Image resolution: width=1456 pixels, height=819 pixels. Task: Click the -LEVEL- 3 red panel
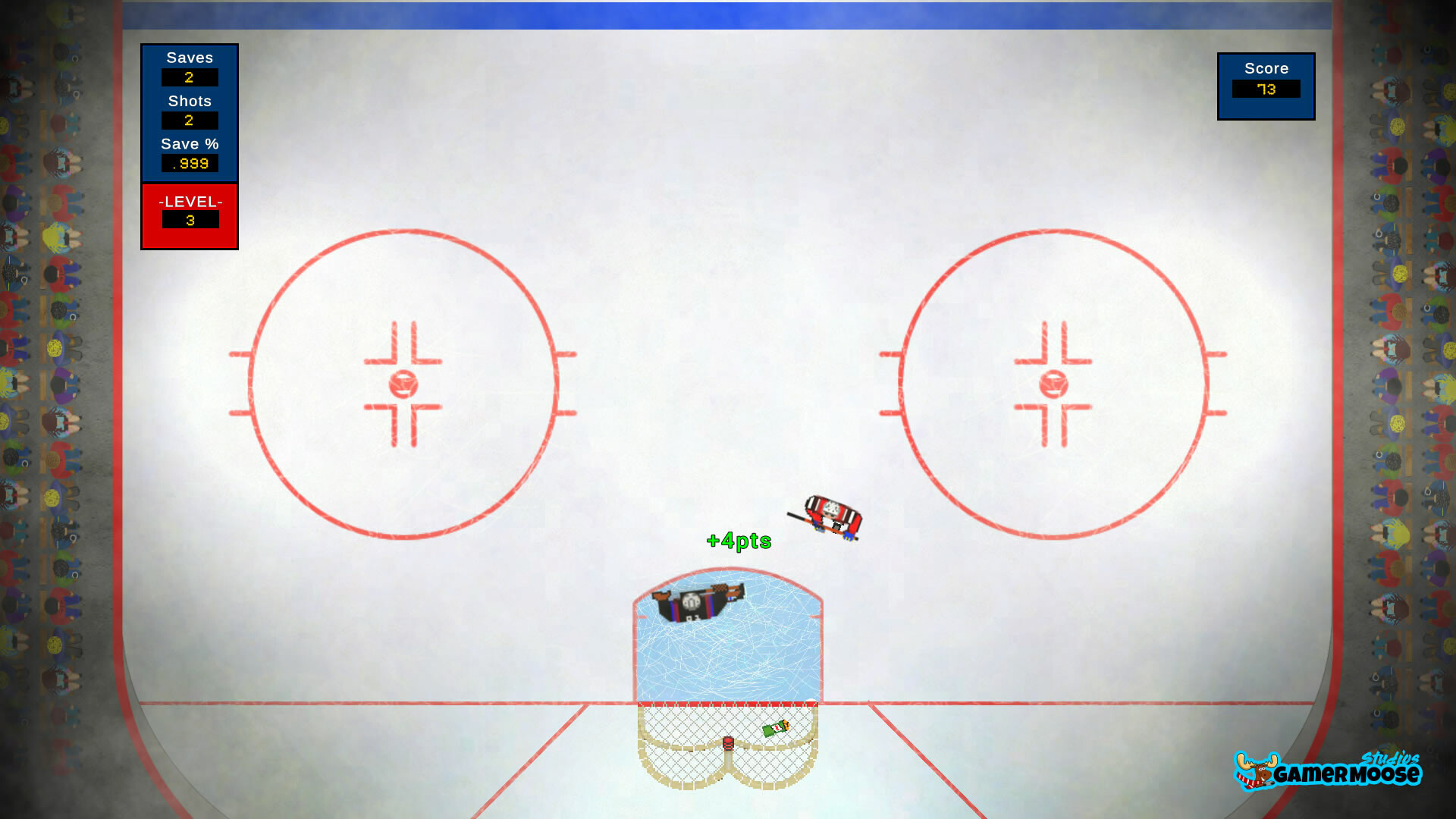(189, 215)
